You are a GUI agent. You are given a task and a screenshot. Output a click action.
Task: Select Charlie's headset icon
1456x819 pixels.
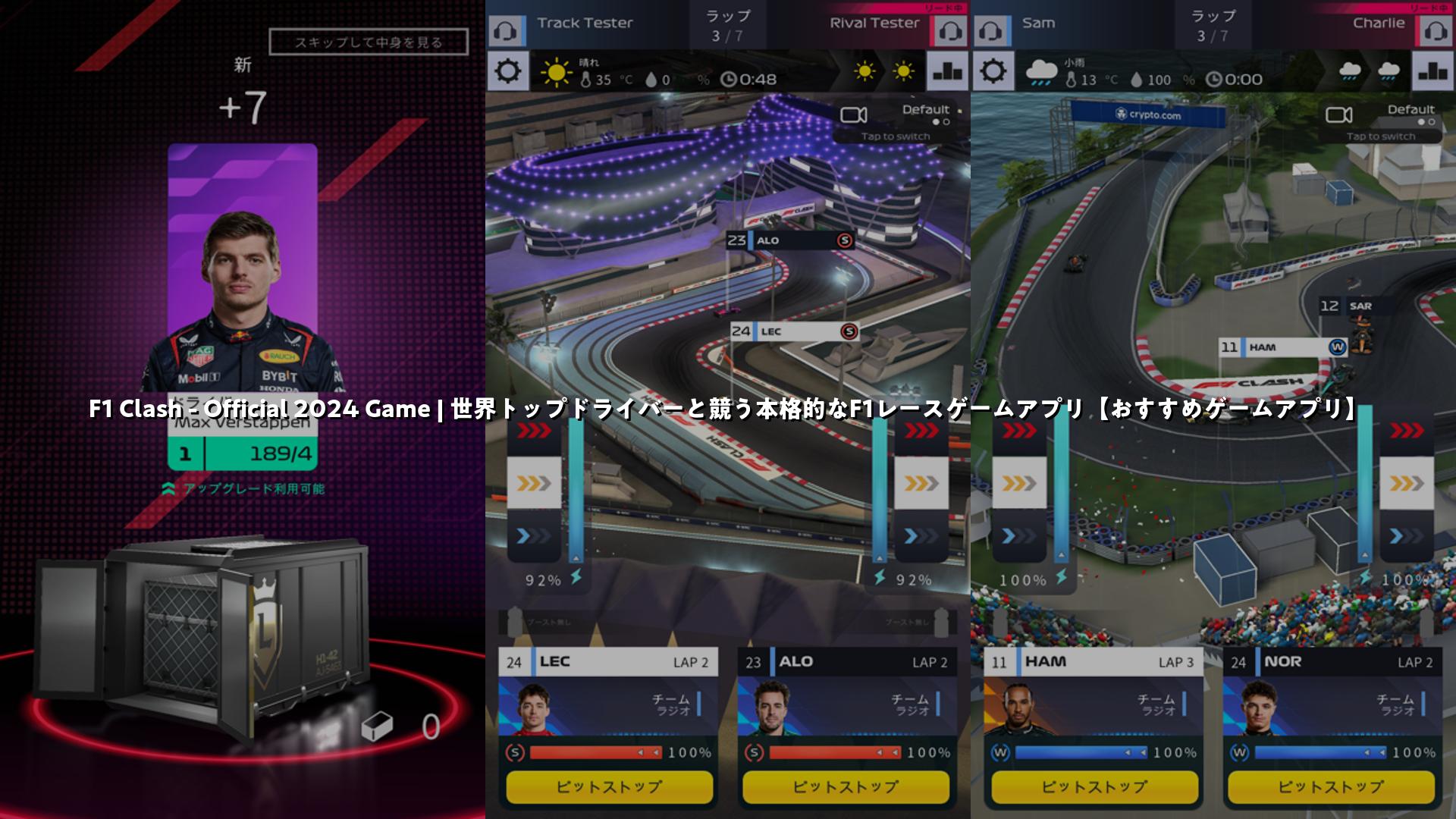pyautogui.click(x=1436, y=32)
